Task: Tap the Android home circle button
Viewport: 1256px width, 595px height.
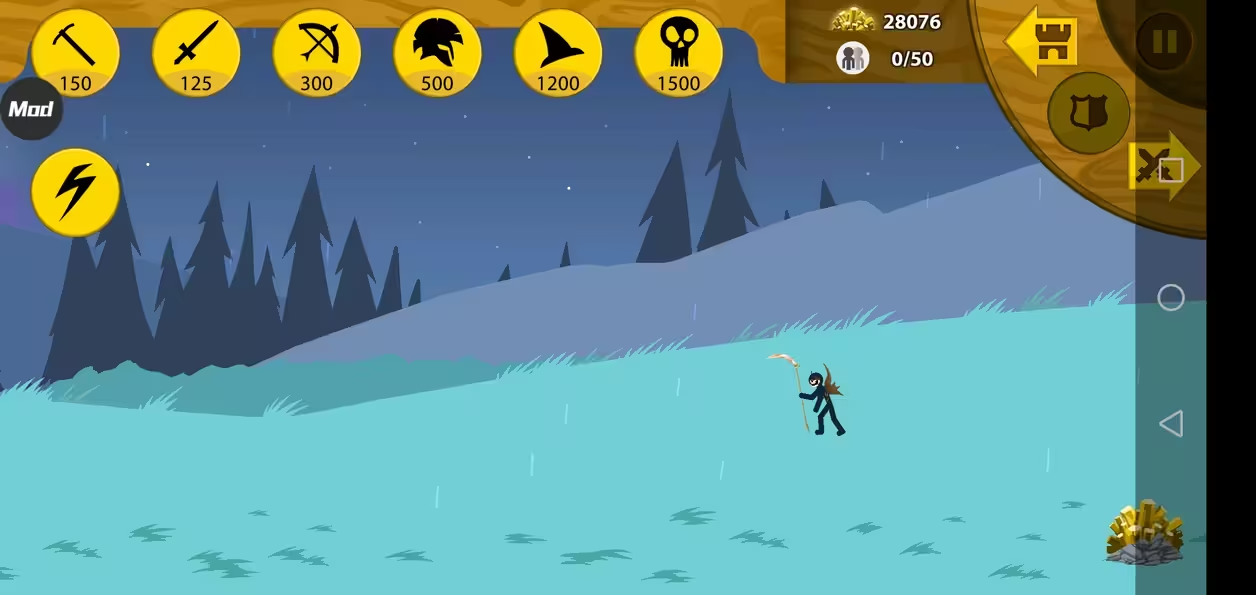Action: 1170,298
